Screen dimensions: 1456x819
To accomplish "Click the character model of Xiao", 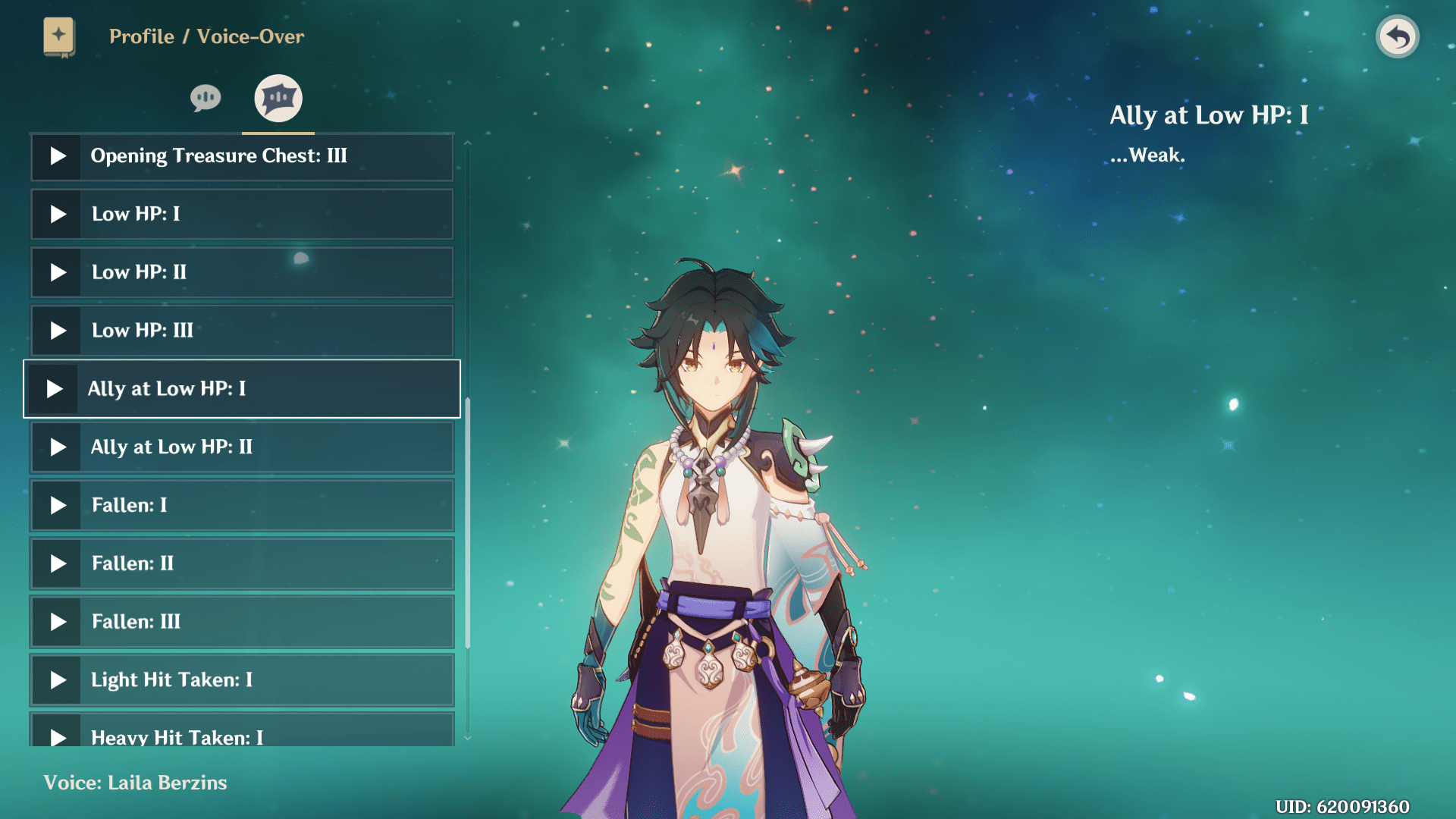I will (x=720, y=493).
